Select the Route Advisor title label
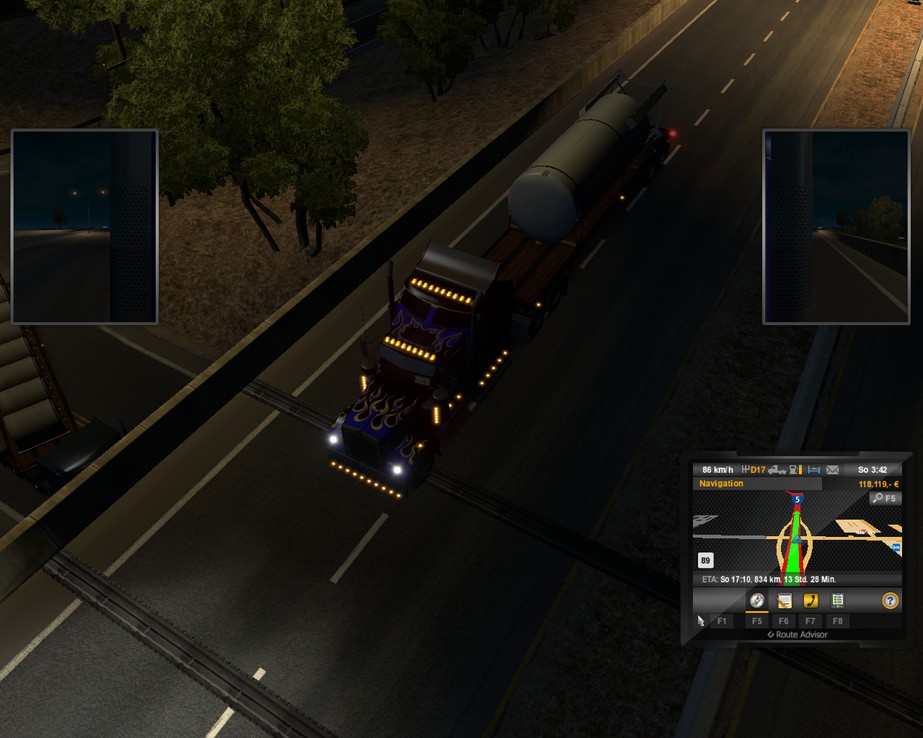 pyautogui.click(x=797, y=634)
